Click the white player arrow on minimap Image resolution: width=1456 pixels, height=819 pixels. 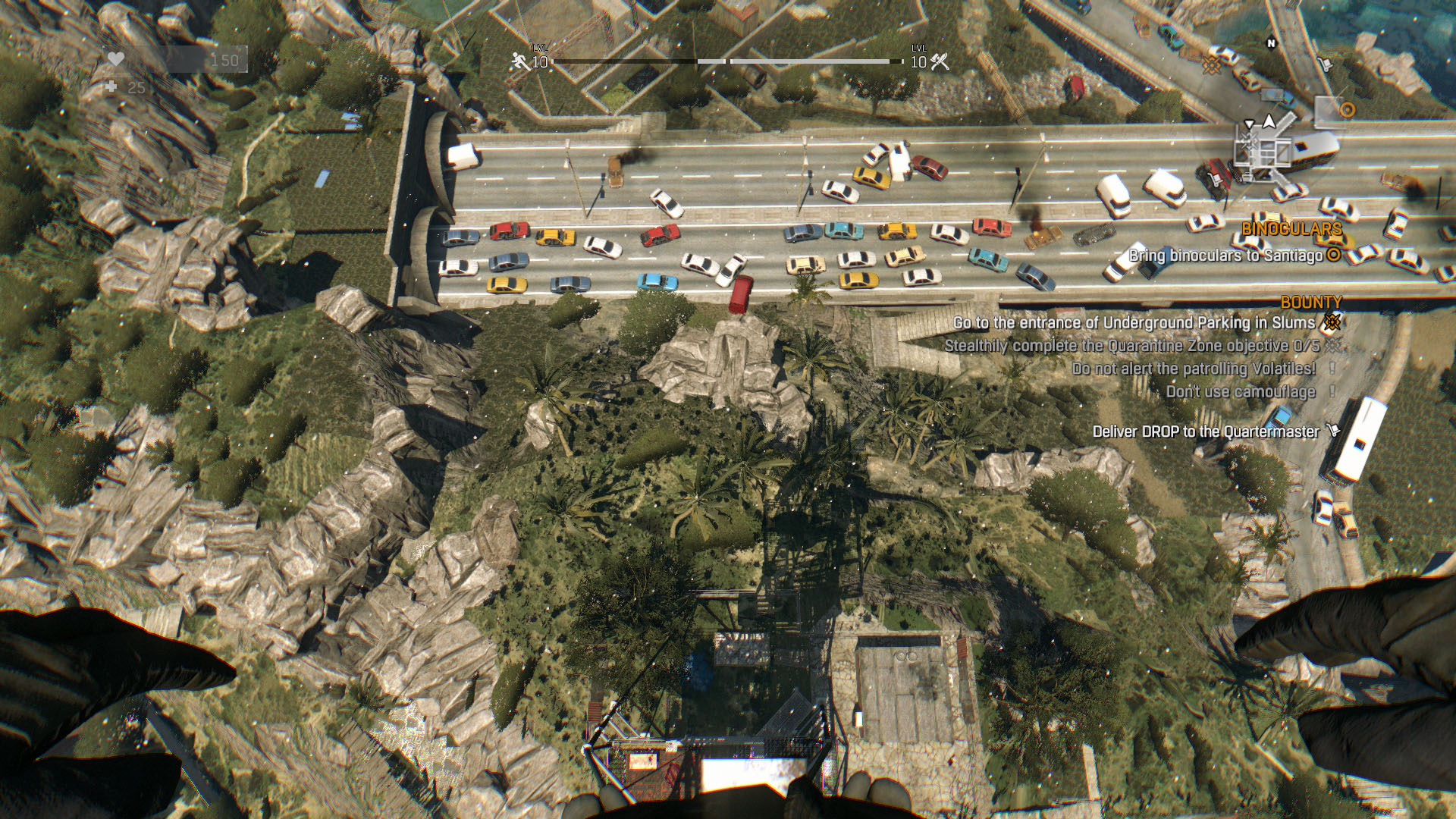[1269, 121]
